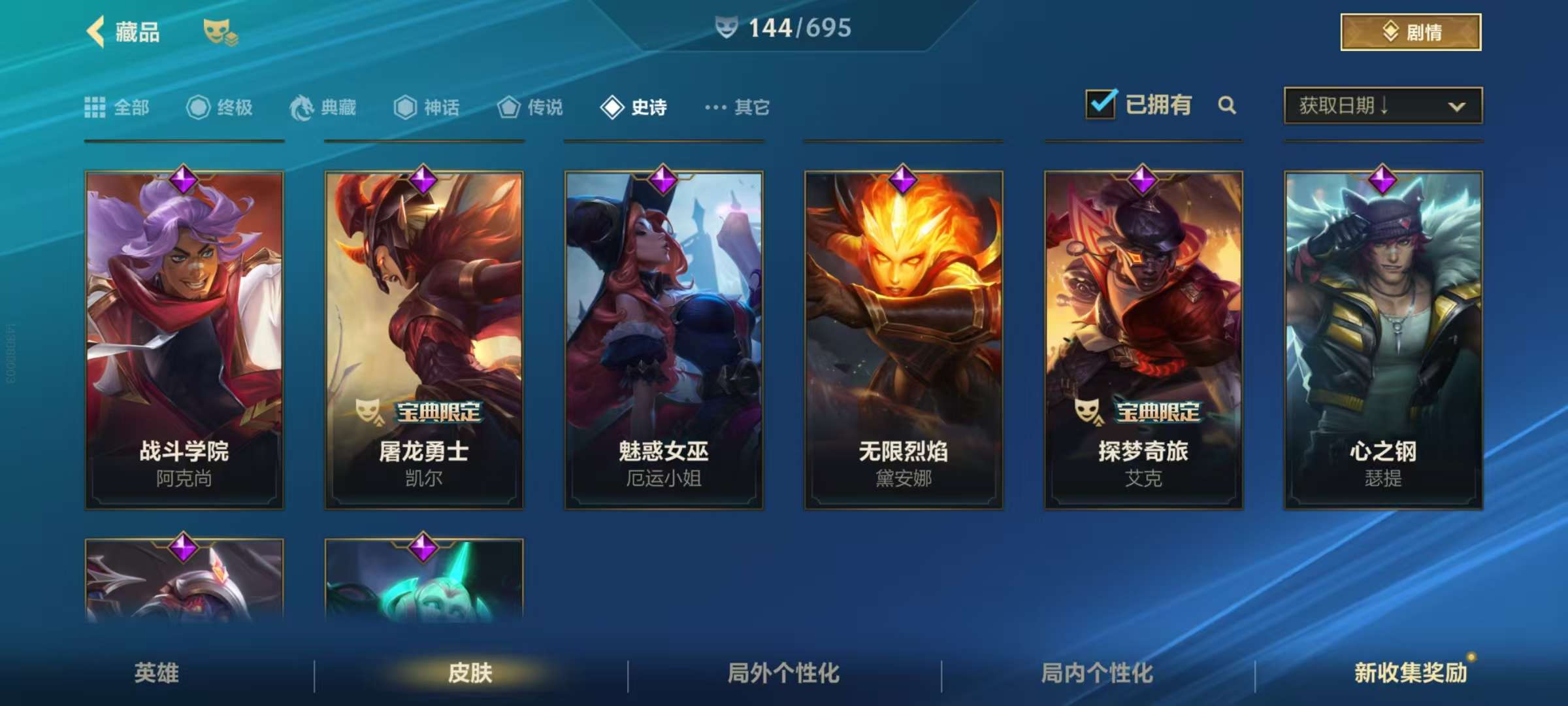The width and height of the screenshot is (1568, 706).
Task: Open the 局外个性化 bottom tab
Action: [783, 673]
